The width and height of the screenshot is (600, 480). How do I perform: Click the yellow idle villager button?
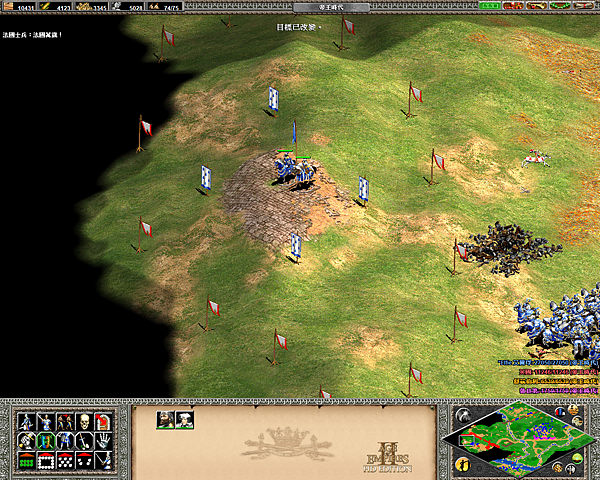463,463
